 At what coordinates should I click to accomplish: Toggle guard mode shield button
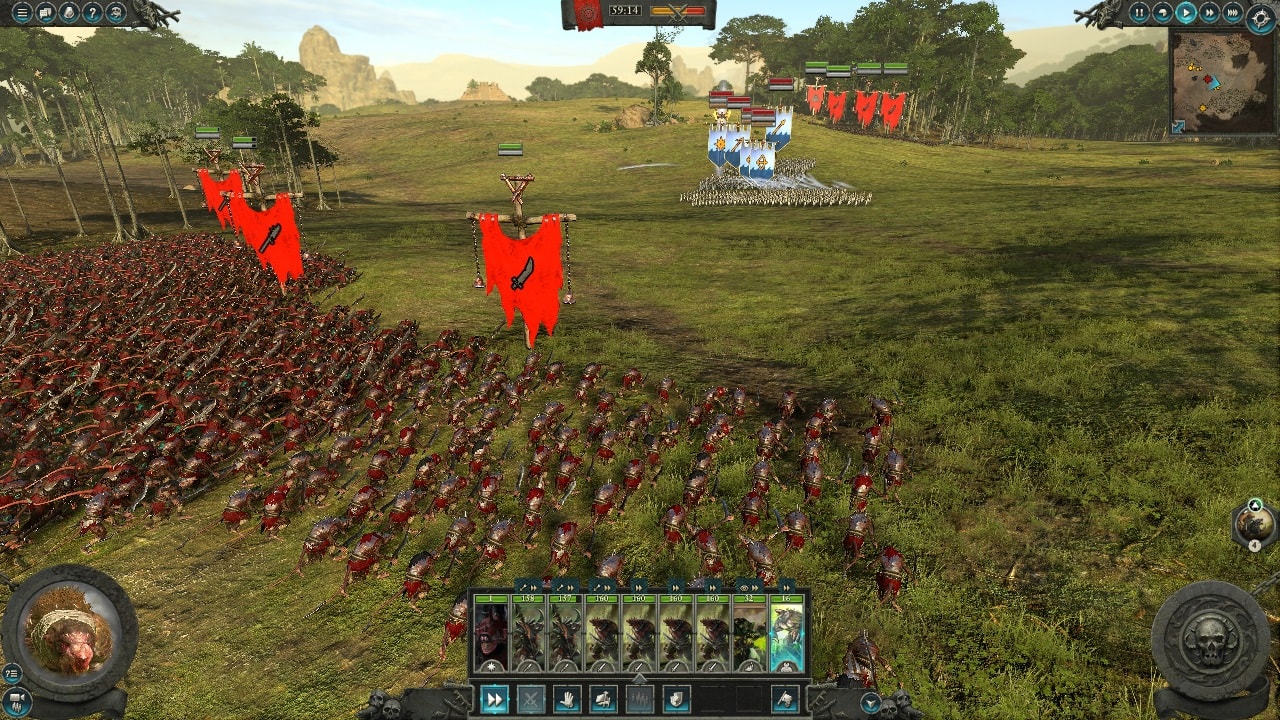(x=676, y=699)
